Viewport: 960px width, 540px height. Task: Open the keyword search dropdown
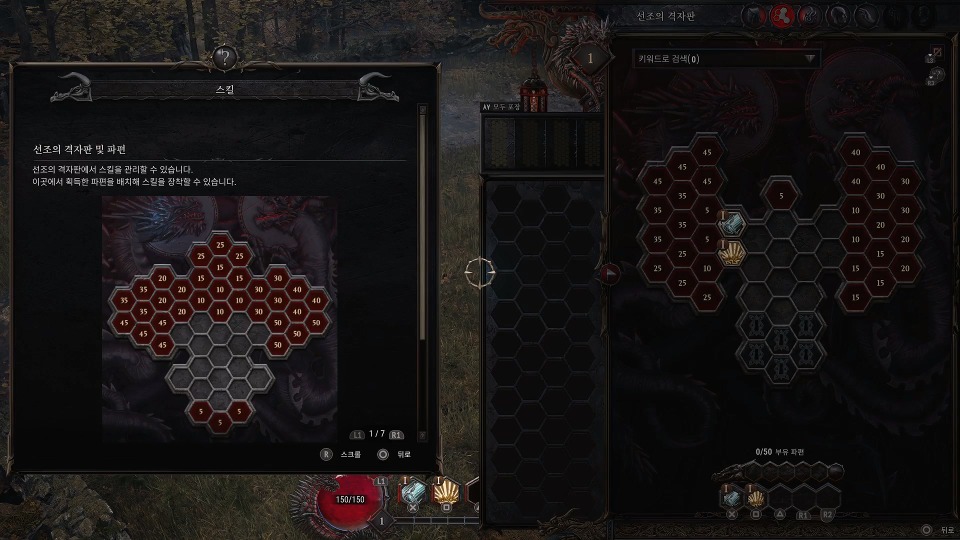[727, 59]
